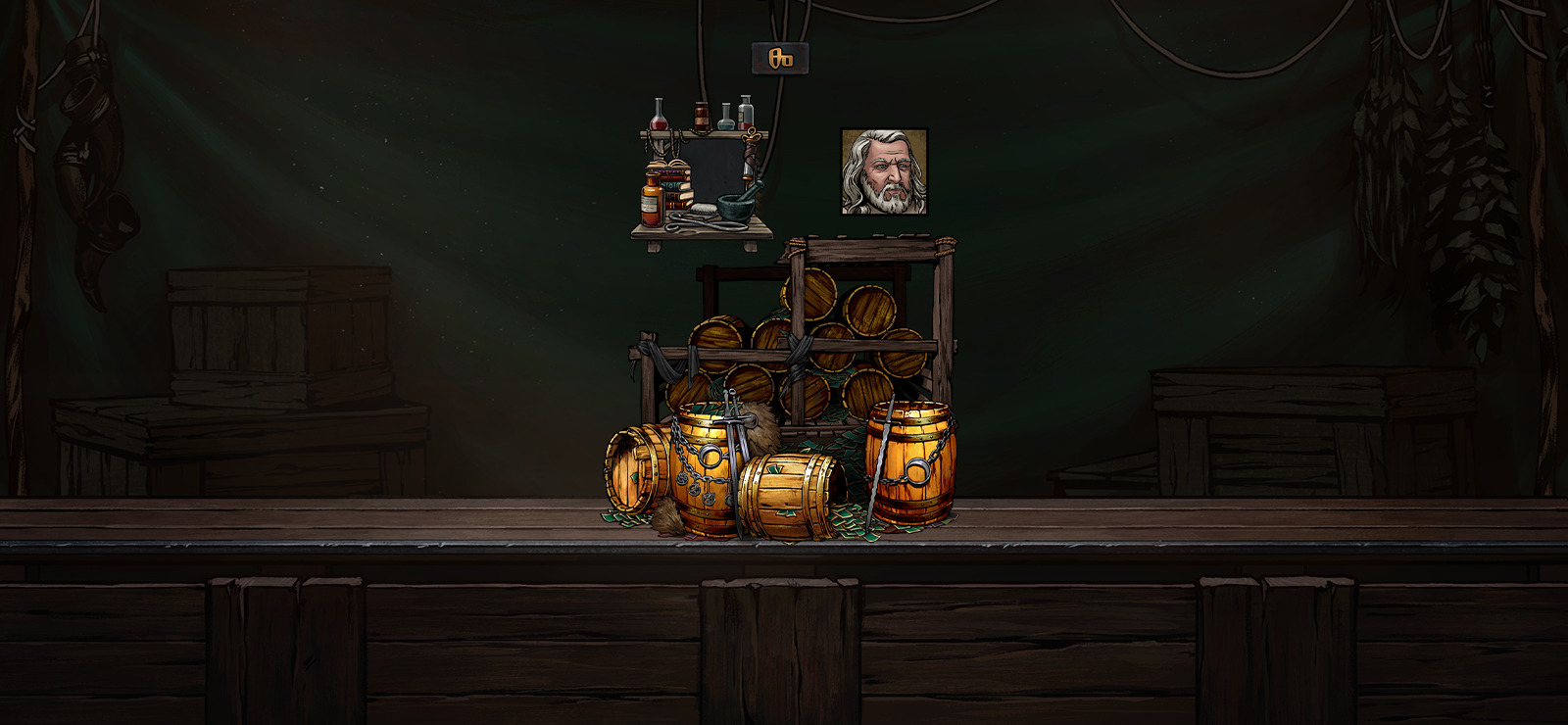1568x725 pixels.
Task: Select the white-bearded old man portrait
Action: pos(884,172)
